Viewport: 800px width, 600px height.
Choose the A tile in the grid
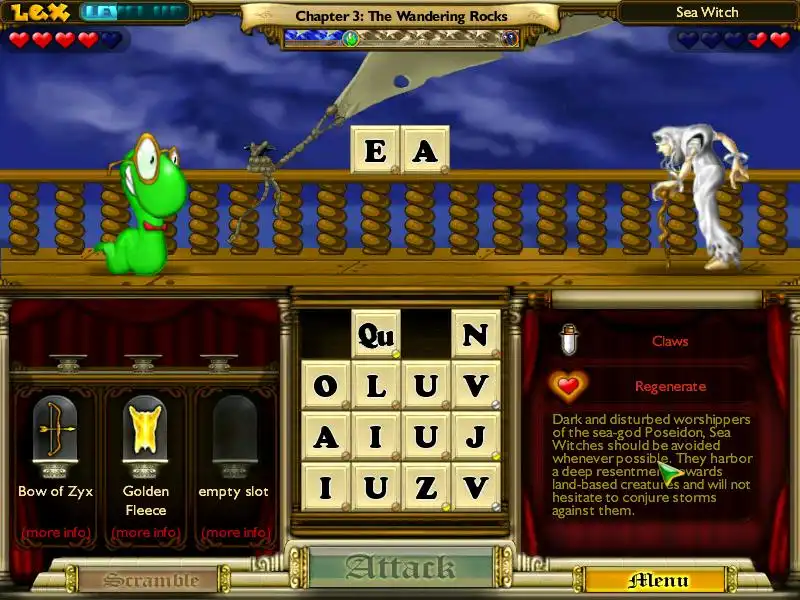(326, 436)
